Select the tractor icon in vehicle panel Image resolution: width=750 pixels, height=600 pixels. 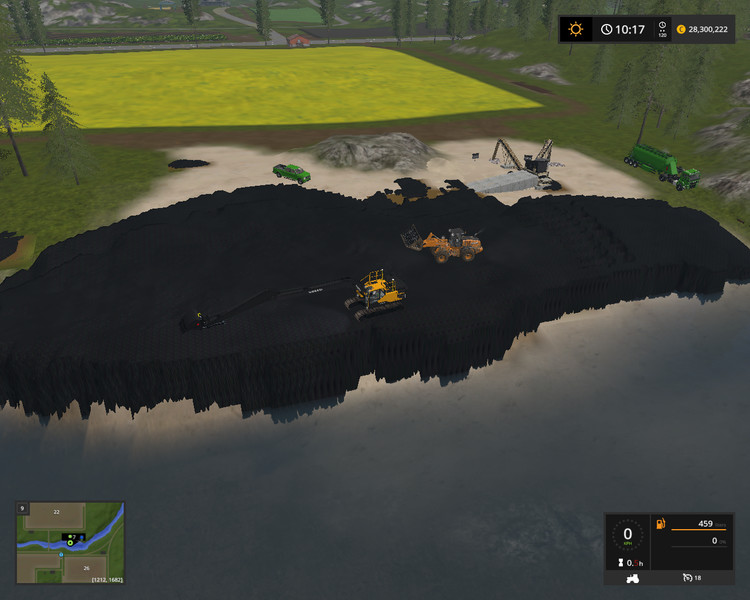[x=633, y=578]
